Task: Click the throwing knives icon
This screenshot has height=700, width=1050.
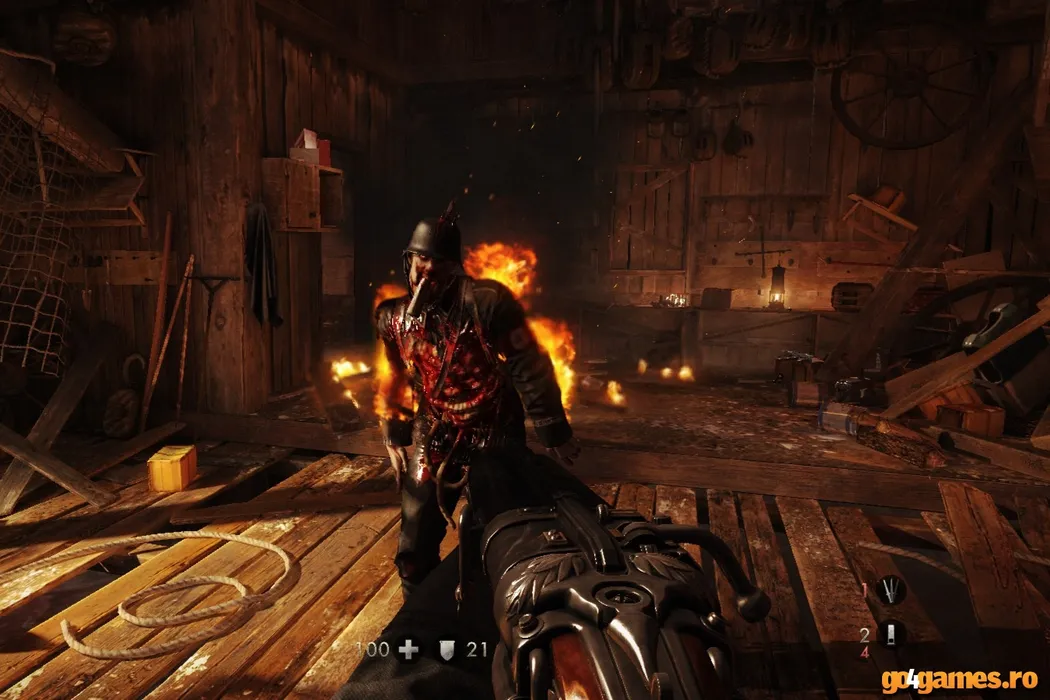Action: [890, 591]
